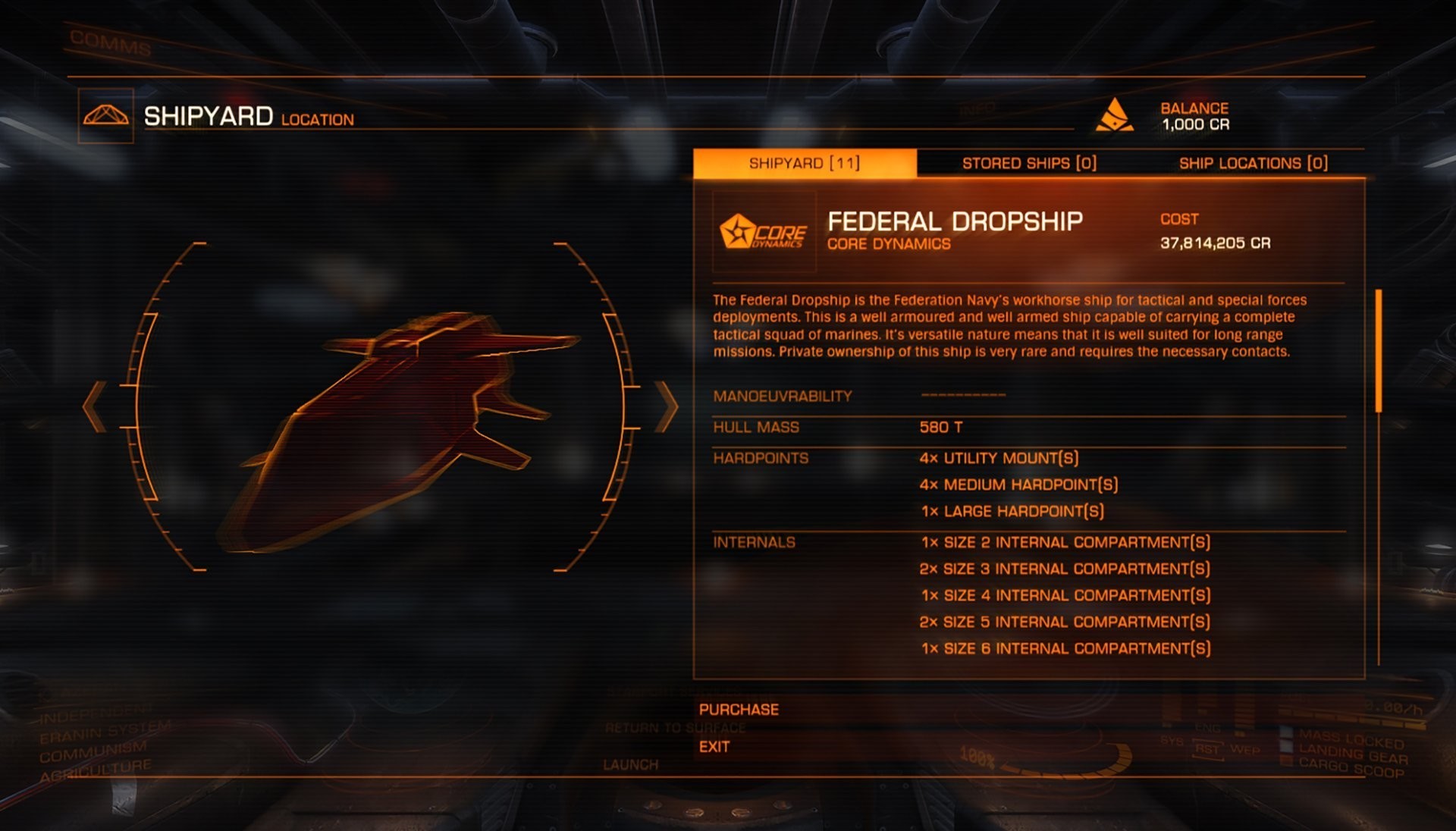This screenshot has width=1456, height=831.
Task: Click the credits balance icon
Action: click(1115, 115)
